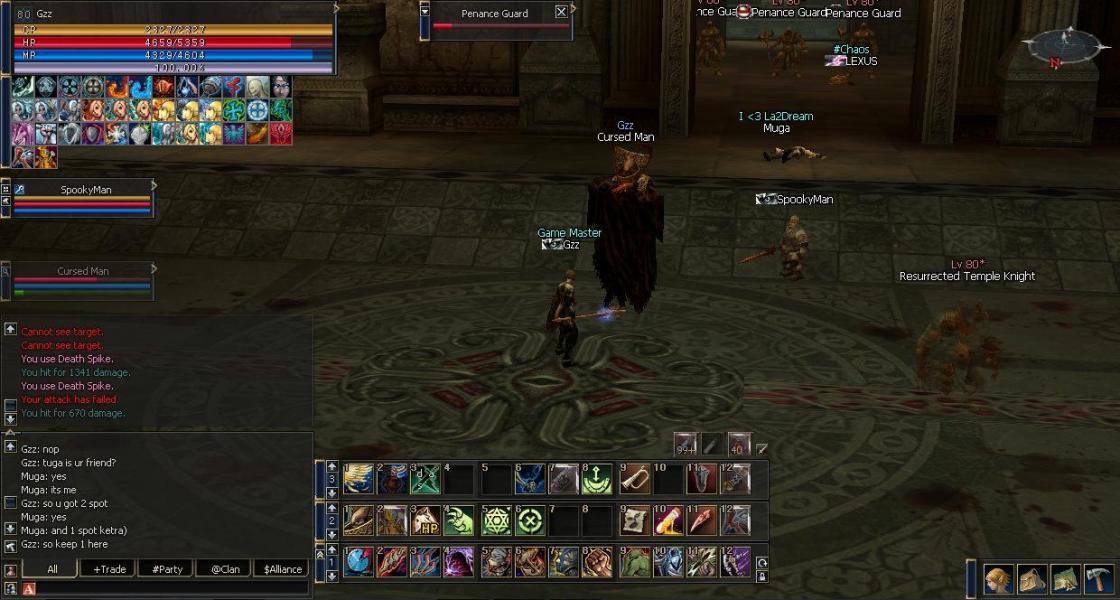Switch chat to the #Party tab
Image resolution: width=1120 pixels, height=600 pixels.
[166, 569]
